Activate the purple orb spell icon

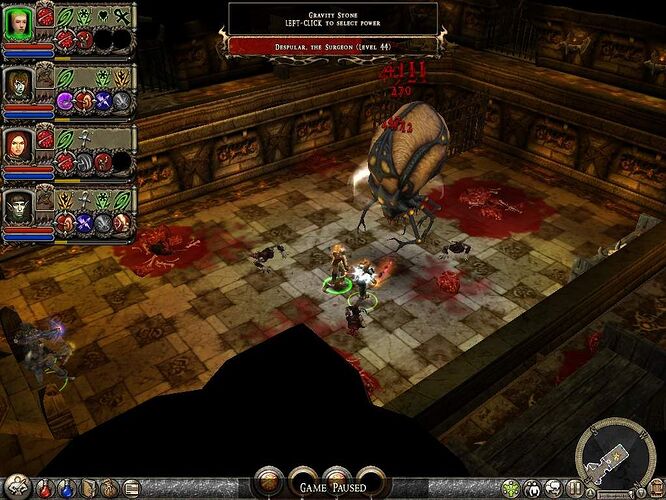click(66, 100)
